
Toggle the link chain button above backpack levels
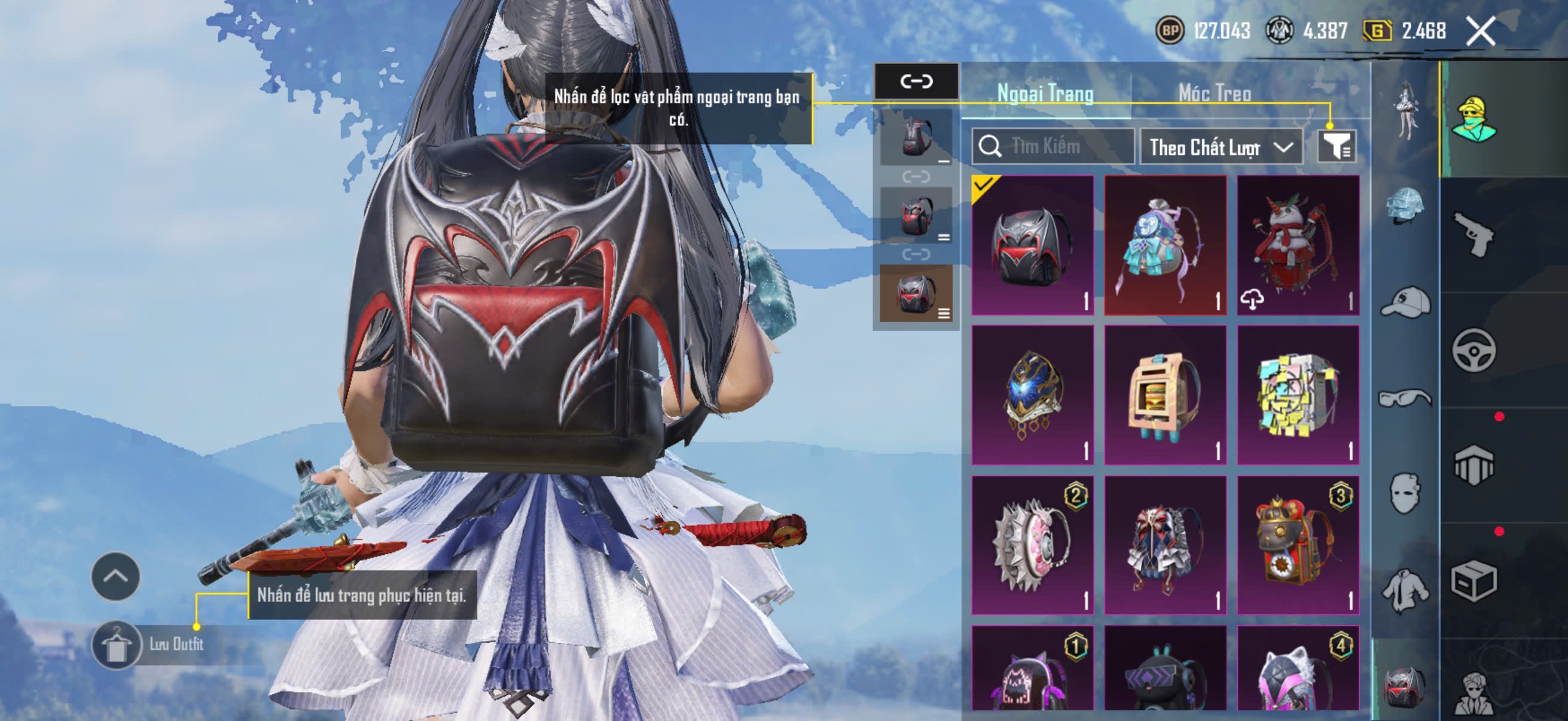(x=916, y=81)
